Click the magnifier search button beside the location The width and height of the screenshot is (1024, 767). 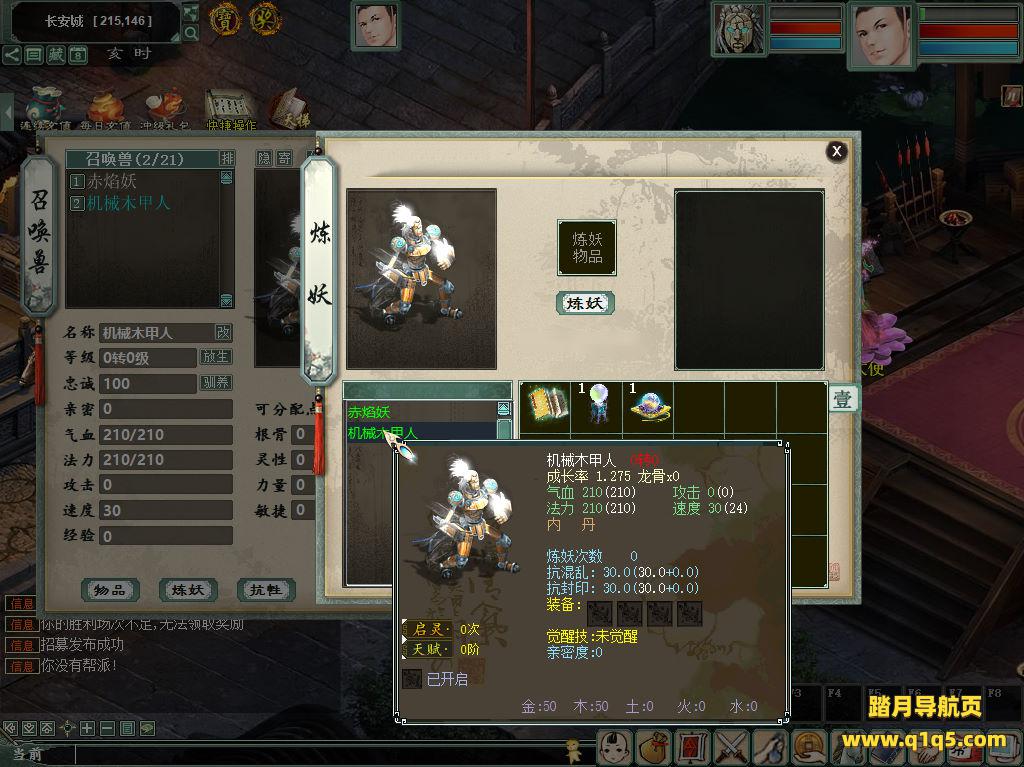click(191, 34)
